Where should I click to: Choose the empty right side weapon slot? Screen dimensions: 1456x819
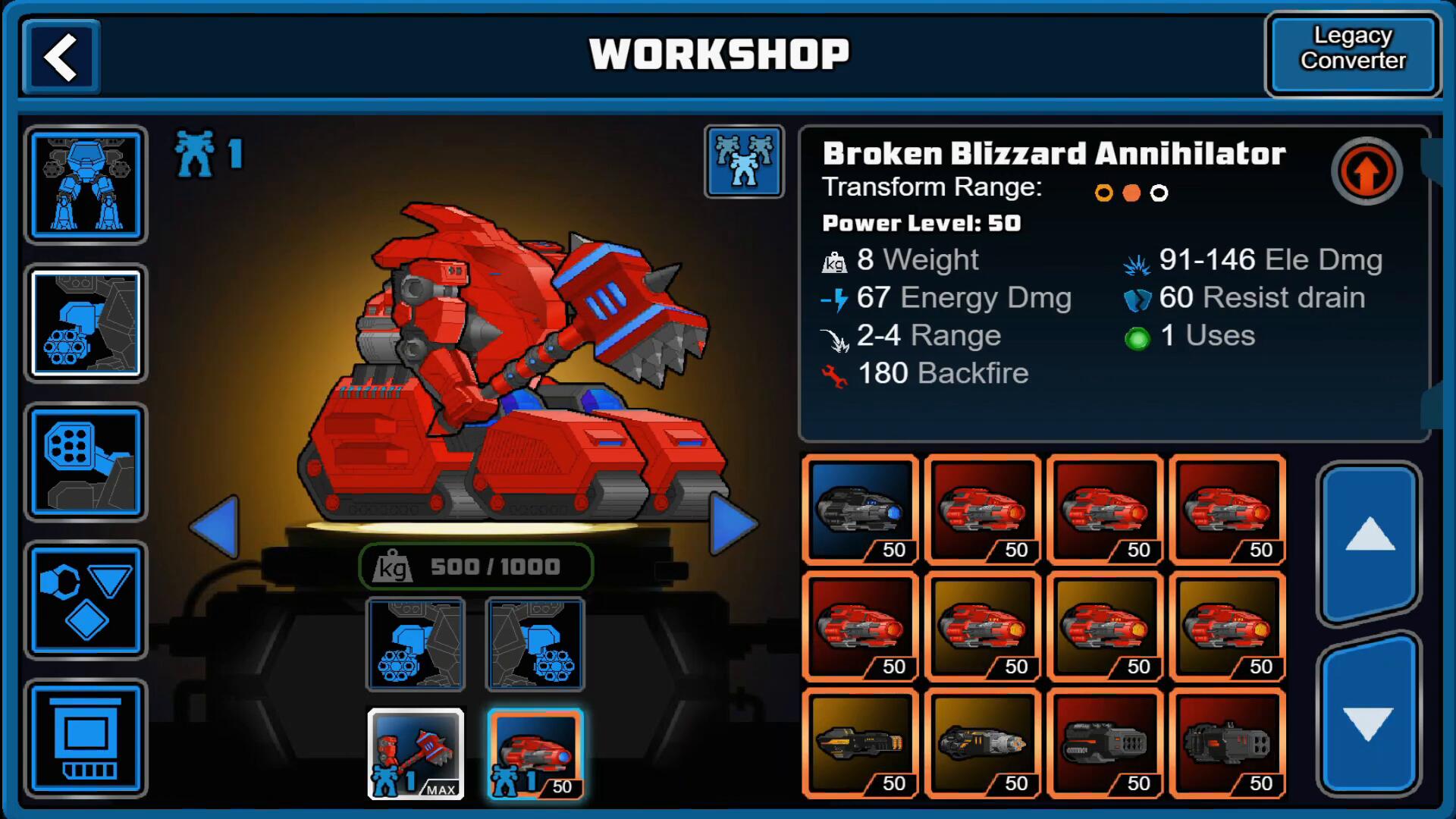(x=535, y=645)
